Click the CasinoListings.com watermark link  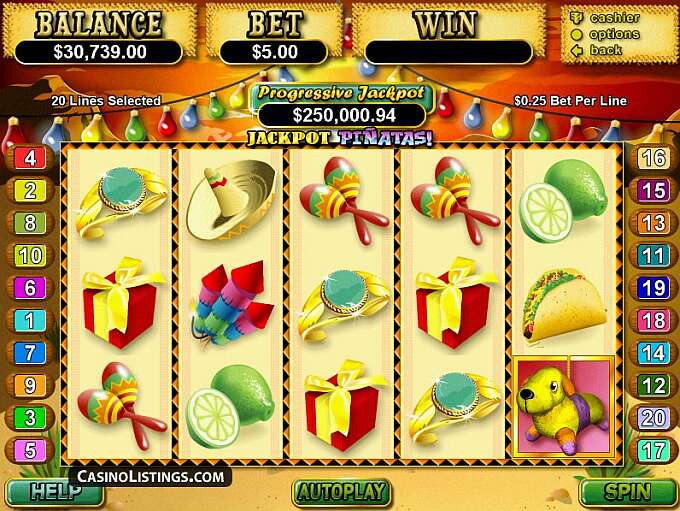149,477
